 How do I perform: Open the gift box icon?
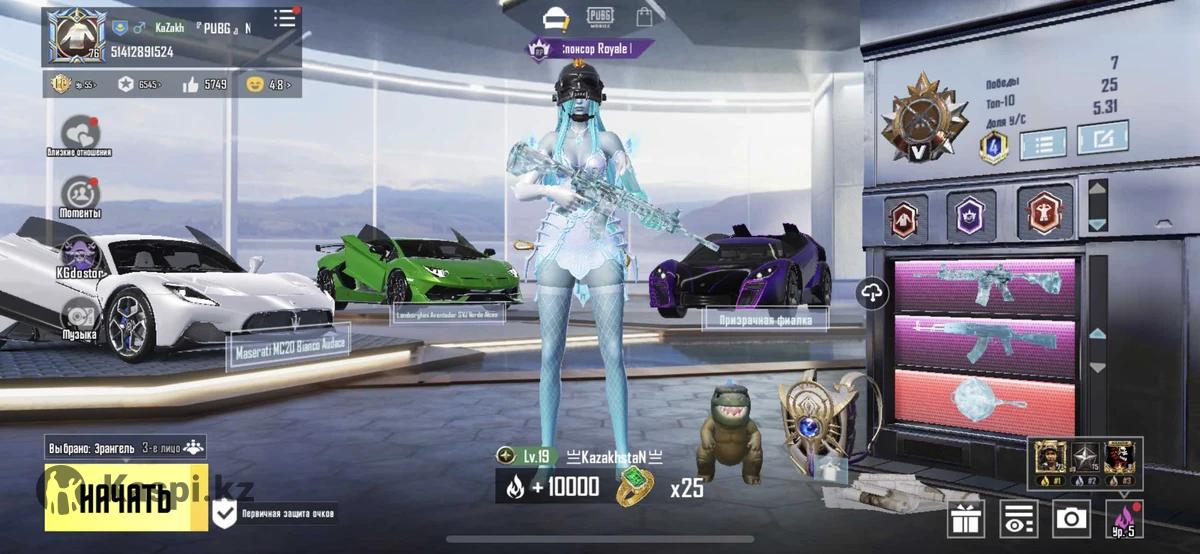(x=966, y=518)
